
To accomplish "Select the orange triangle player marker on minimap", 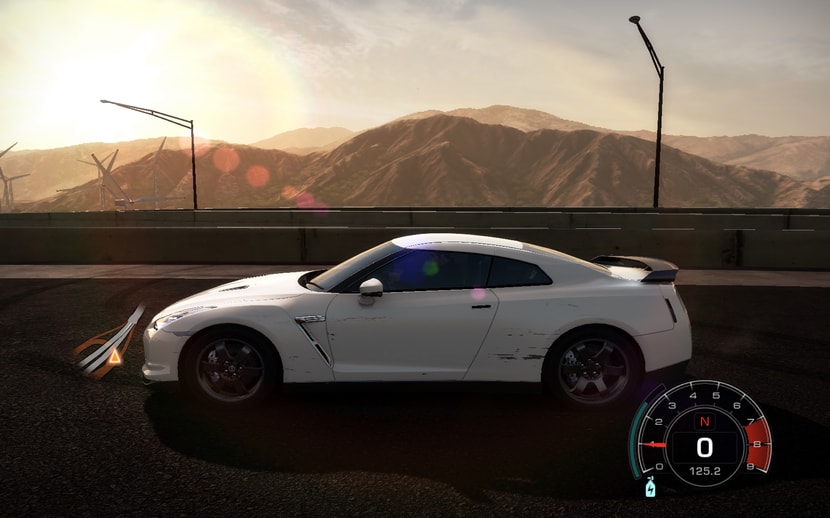I will (x=114, y=355).
